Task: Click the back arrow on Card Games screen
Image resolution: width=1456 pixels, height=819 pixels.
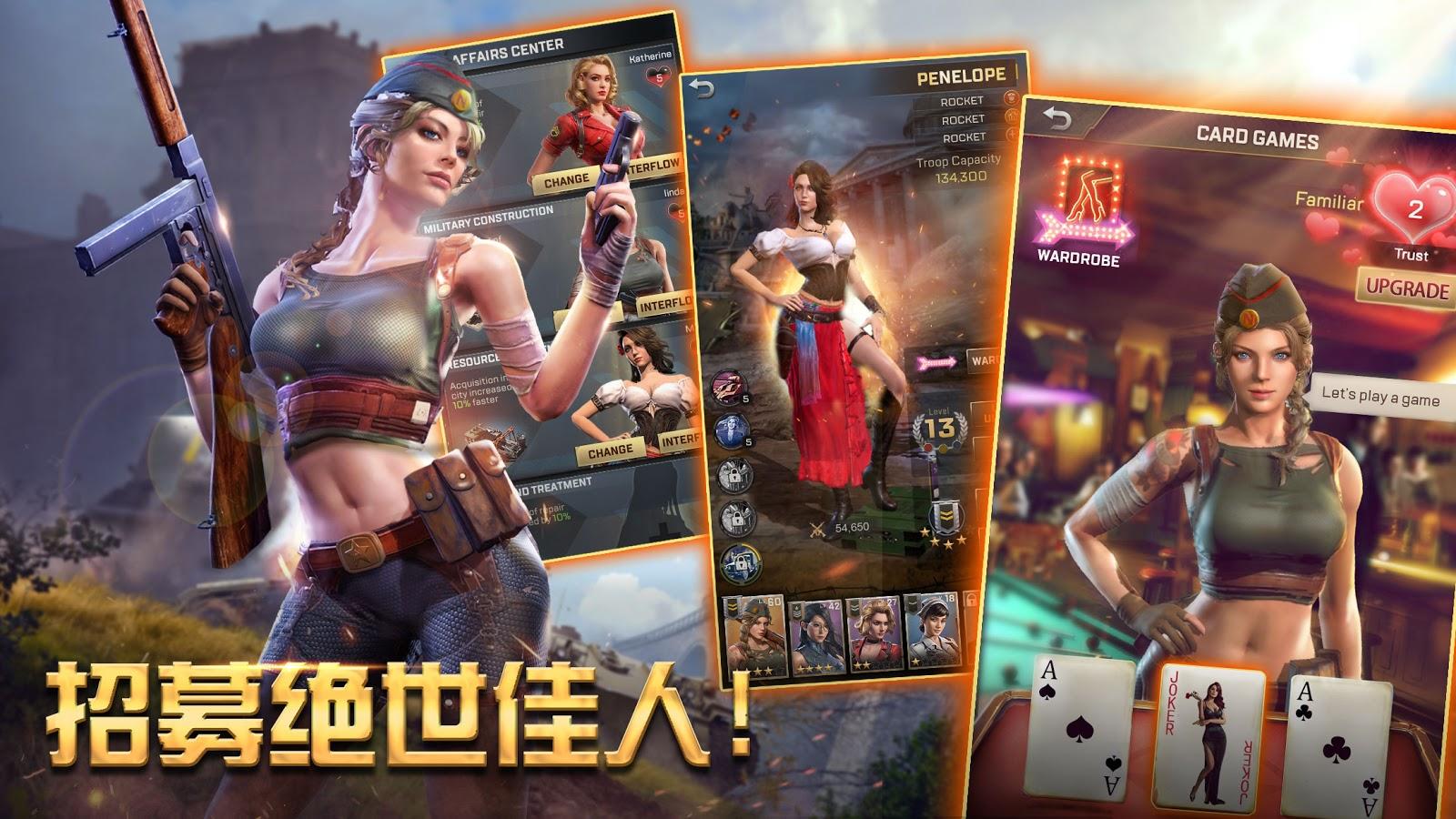Action: [1057, 119]
